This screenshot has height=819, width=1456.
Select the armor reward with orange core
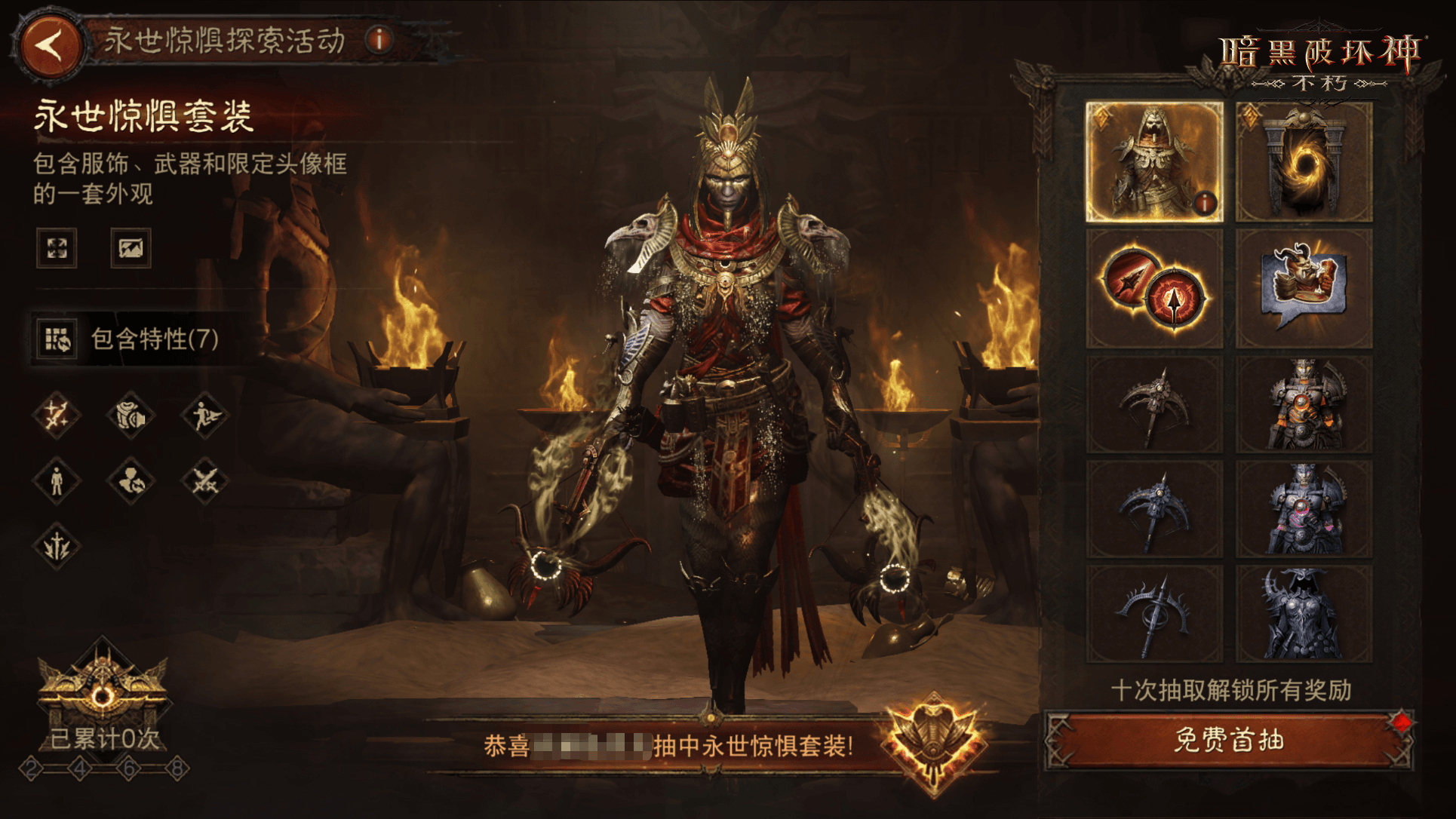[1304, 405]
